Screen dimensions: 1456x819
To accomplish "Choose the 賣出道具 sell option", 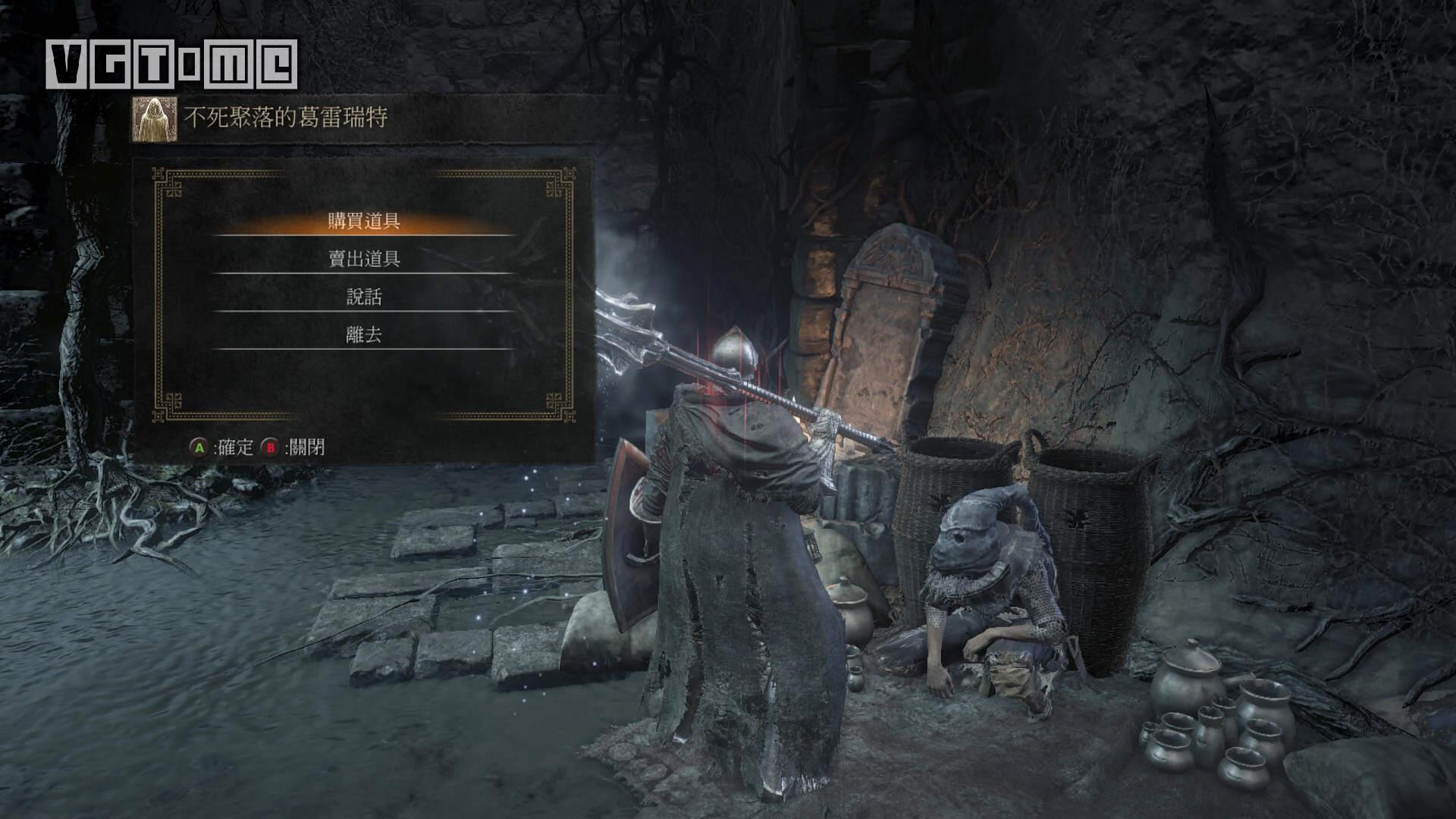I will 364,259.
